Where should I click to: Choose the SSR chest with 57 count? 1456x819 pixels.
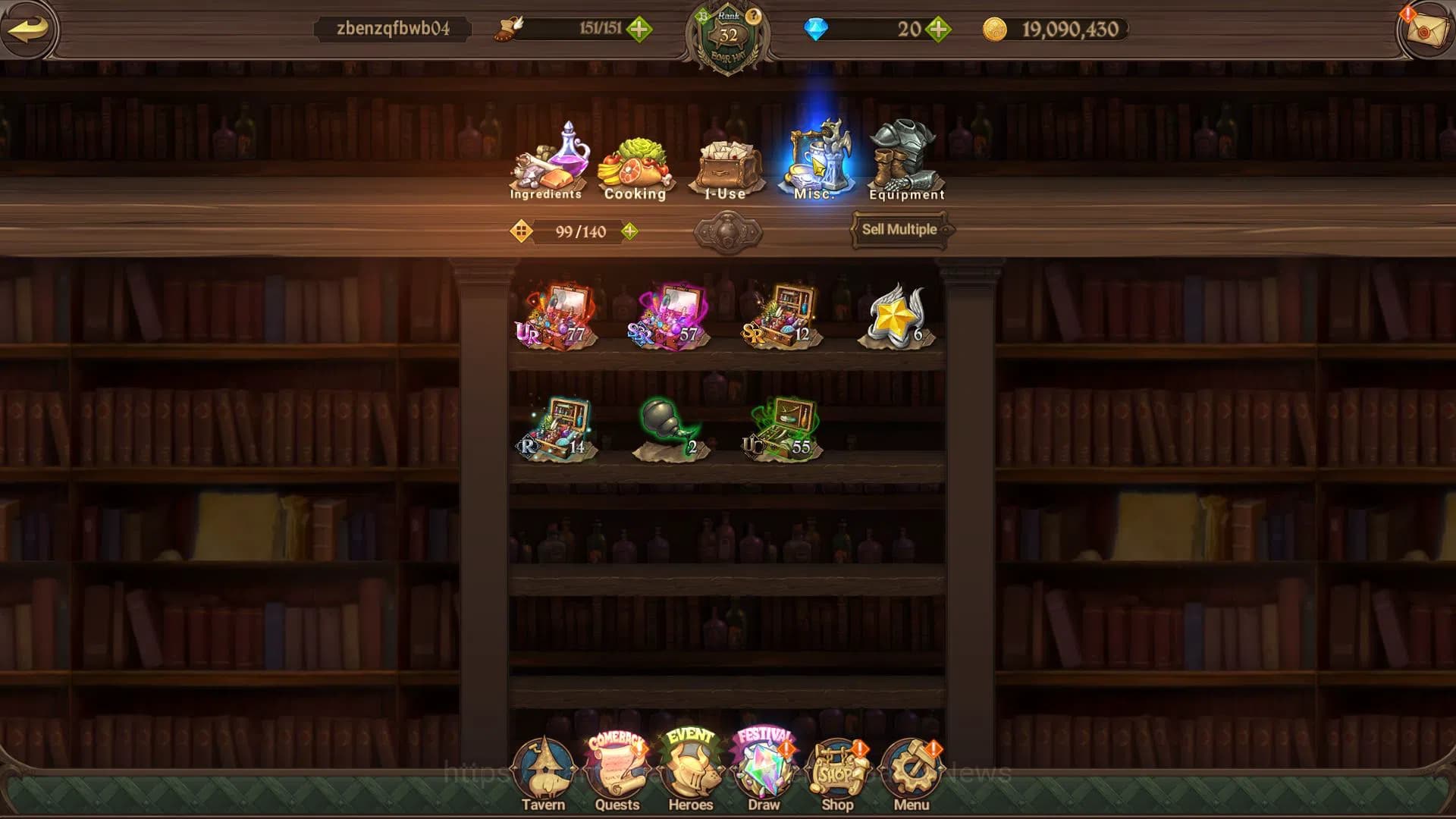[668, 316]
